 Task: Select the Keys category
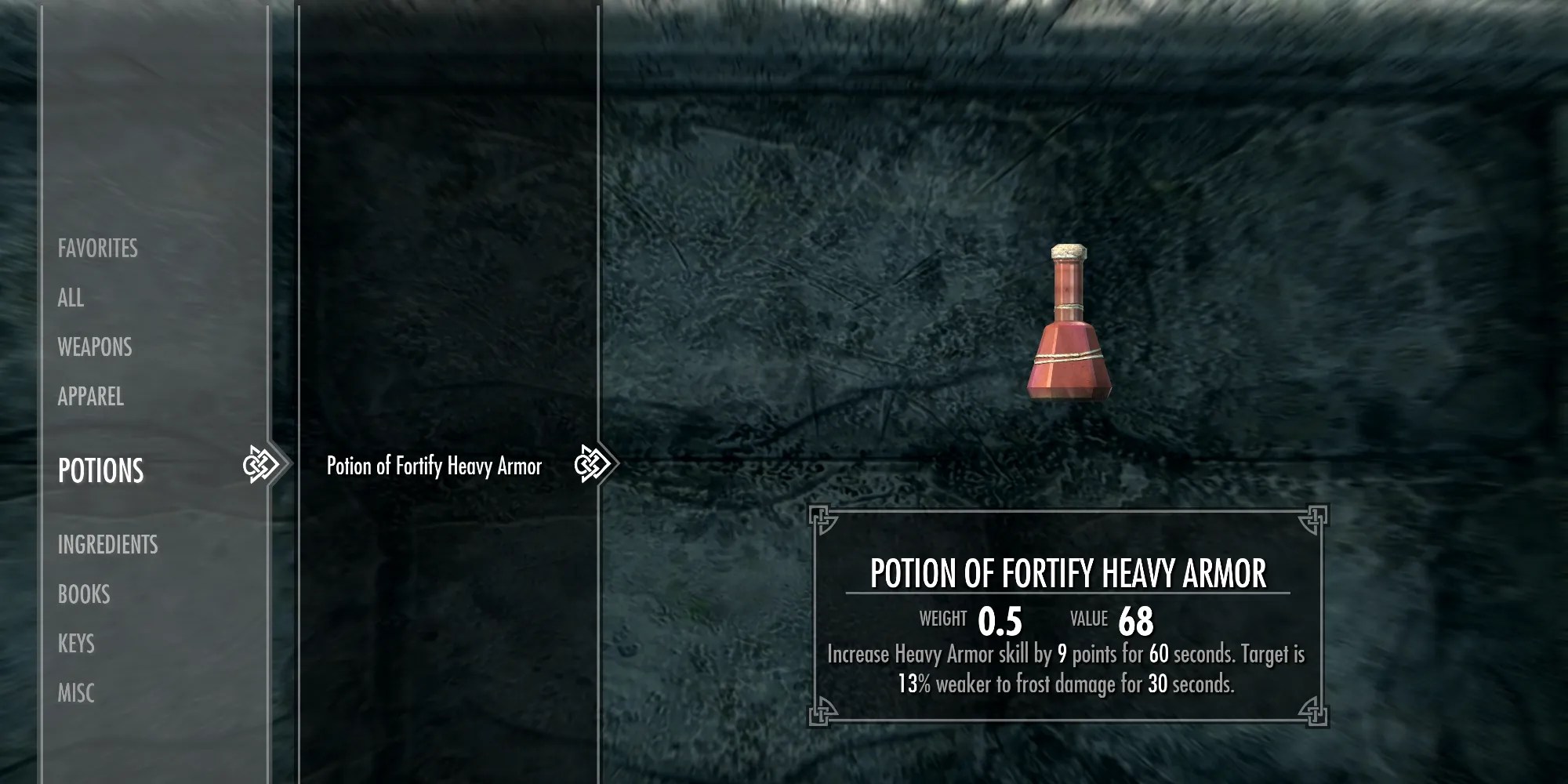tap(76, 644)
